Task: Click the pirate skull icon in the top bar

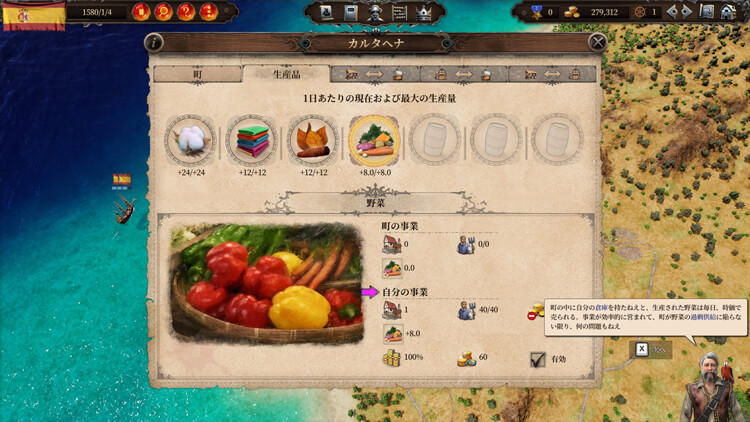Action: pyautogui.click(x=375, y=12)
